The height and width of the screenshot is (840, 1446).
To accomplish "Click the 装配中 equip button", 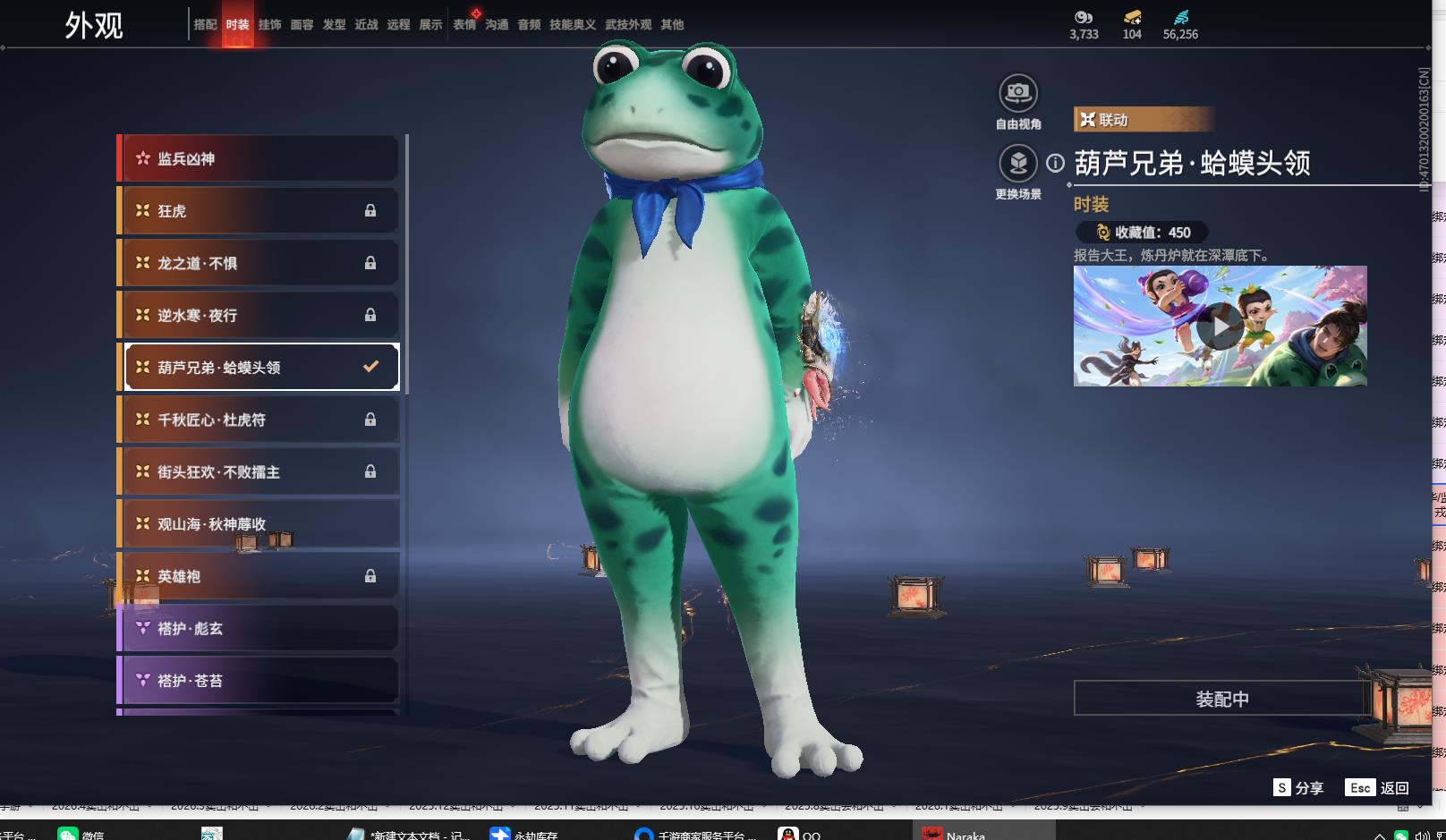I will pyautogui.click(x=1221, y=699).
